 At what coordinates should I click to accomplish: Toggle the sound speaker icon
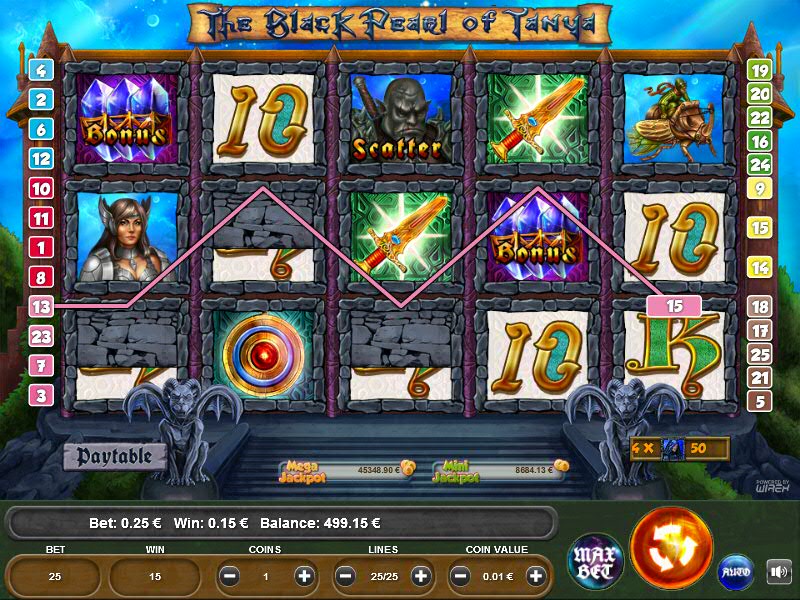(x=778, y=572)
